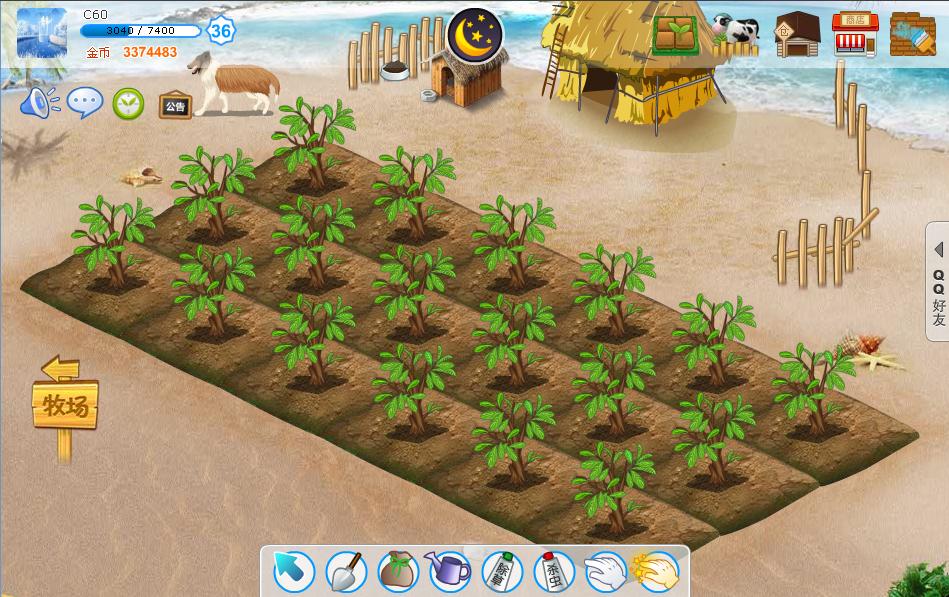Click the player avatar picture
The image size is (949, 597).
[42, 32]
